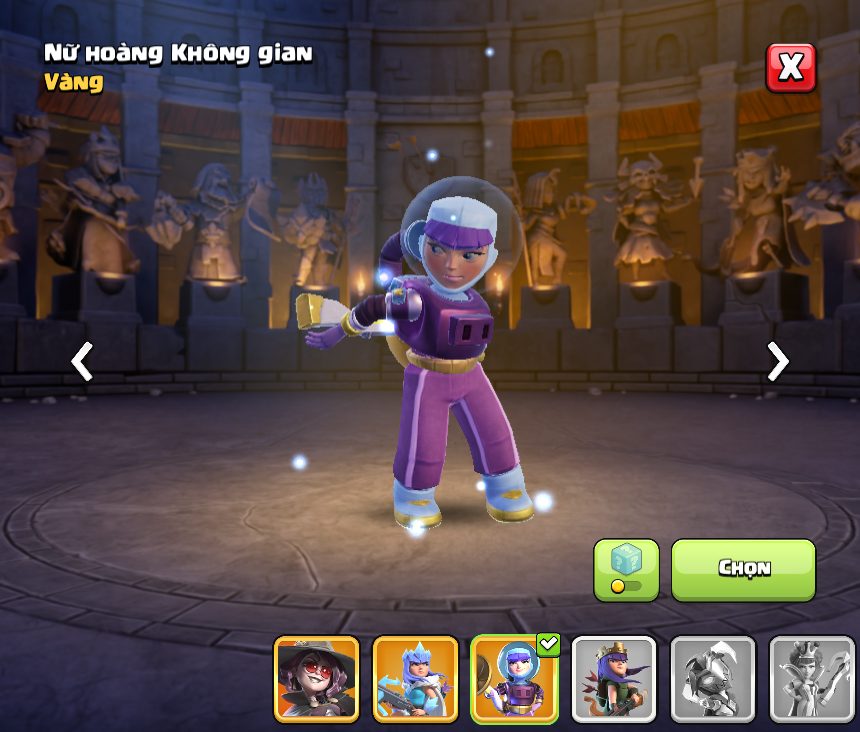Select the witch hat queen skin thumbnail
Screen dimensions: 860x732
pos(316,679)
